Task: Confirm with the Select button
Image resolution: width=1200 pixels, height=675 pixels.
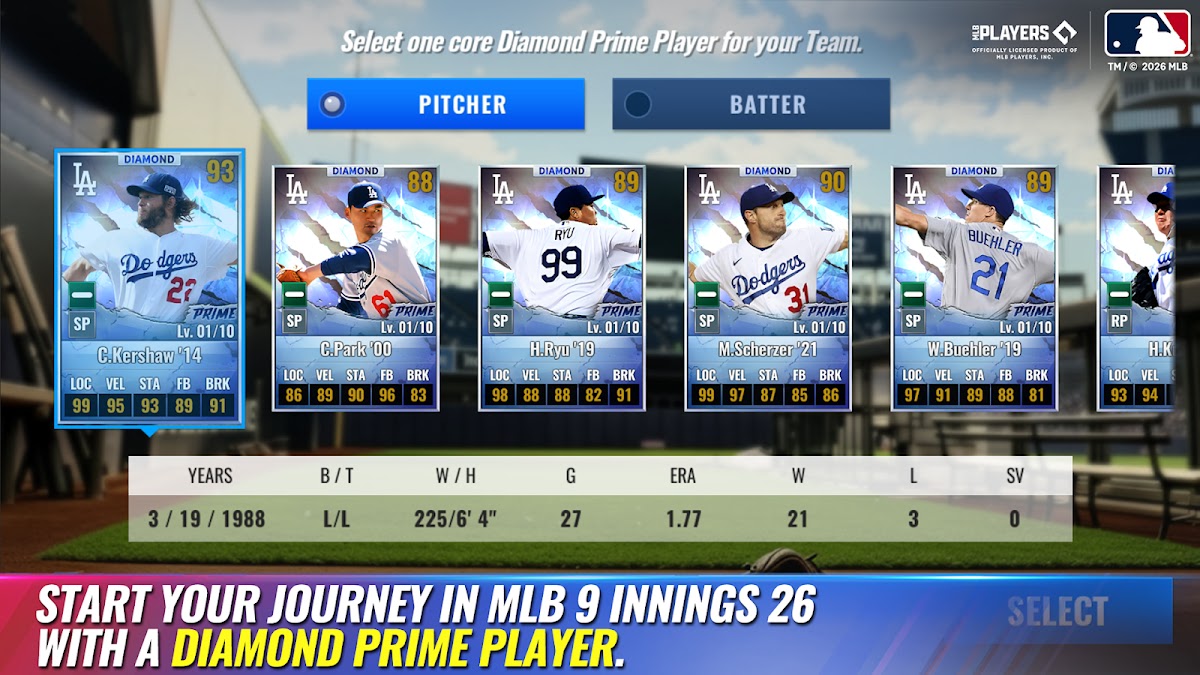Action: tap(1057, 611)
